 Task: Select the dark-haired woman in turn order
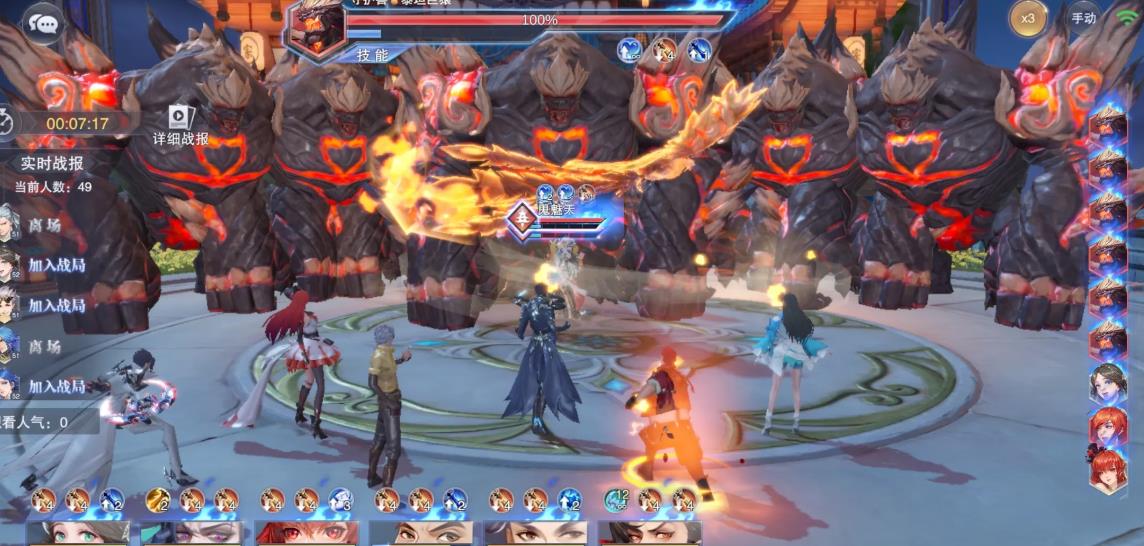tap(1107, 383)
